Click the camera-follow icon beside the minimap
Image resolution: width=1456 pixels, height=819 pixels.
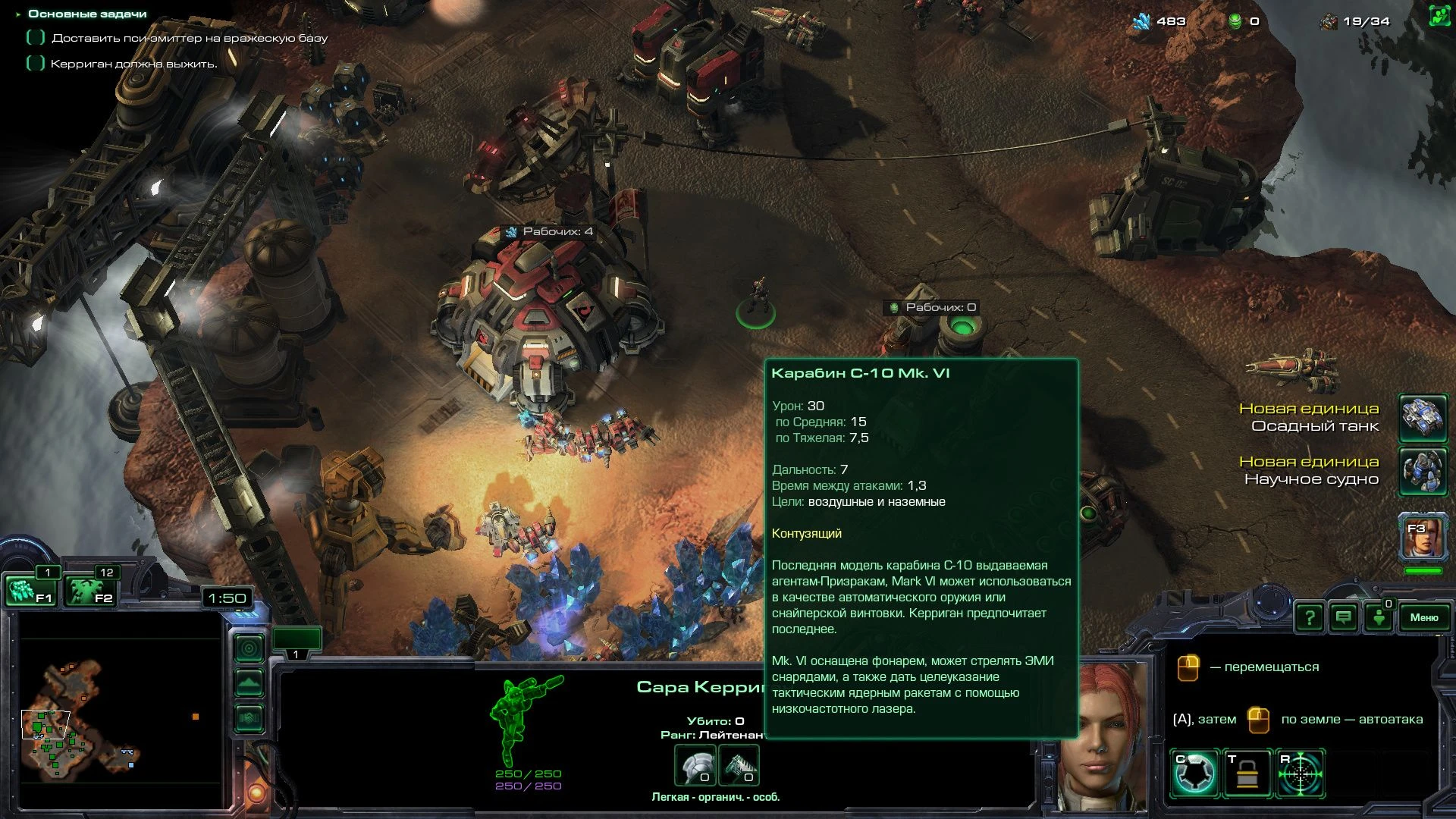[249, 647]
